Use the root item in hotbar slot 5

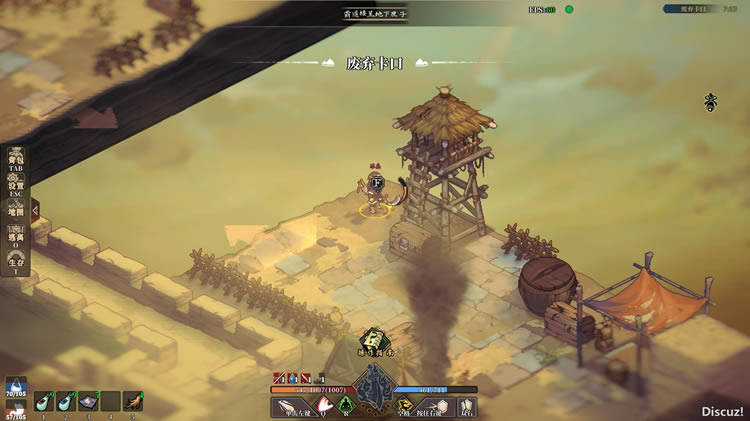131,401
